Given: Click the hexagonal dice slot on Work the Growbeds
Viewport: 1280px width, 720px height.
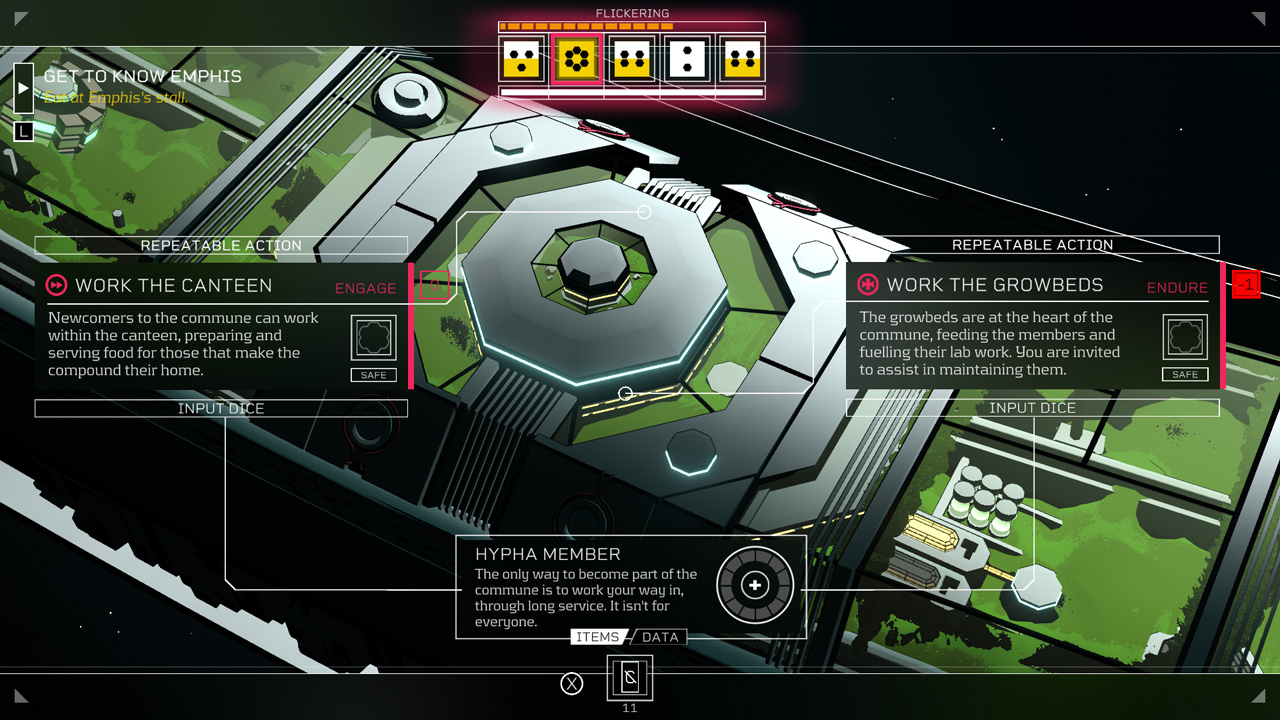Looking at the screenshot, I should tap(1184, 337).
